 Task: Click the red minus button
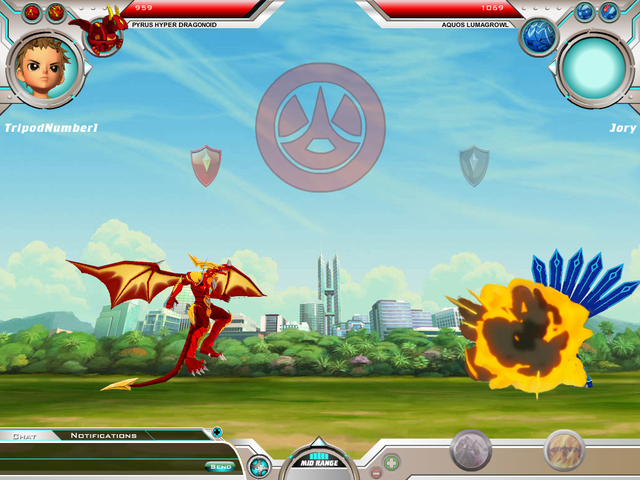coord(376,472)
